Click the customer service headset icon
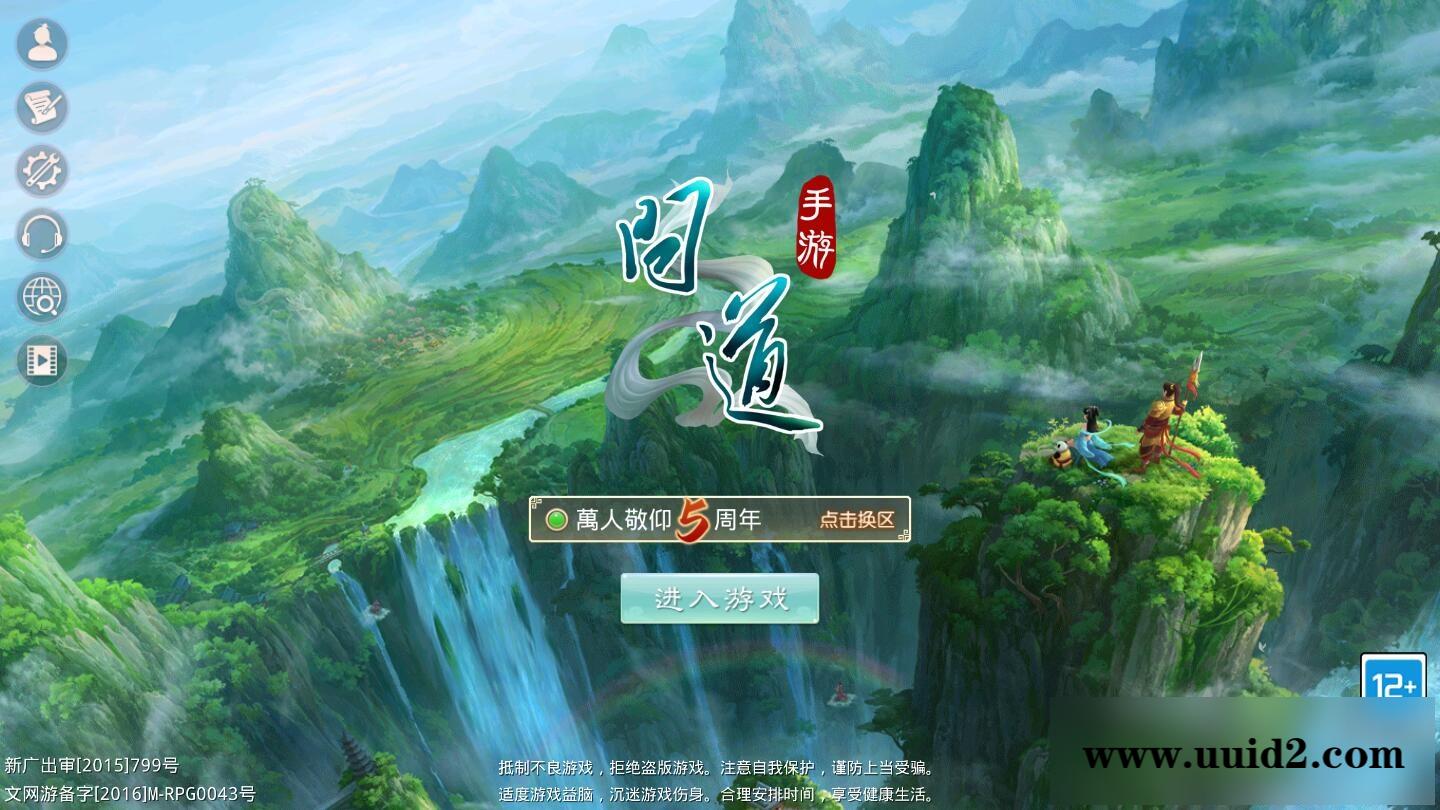1440x810 pixels. point(41,235)
